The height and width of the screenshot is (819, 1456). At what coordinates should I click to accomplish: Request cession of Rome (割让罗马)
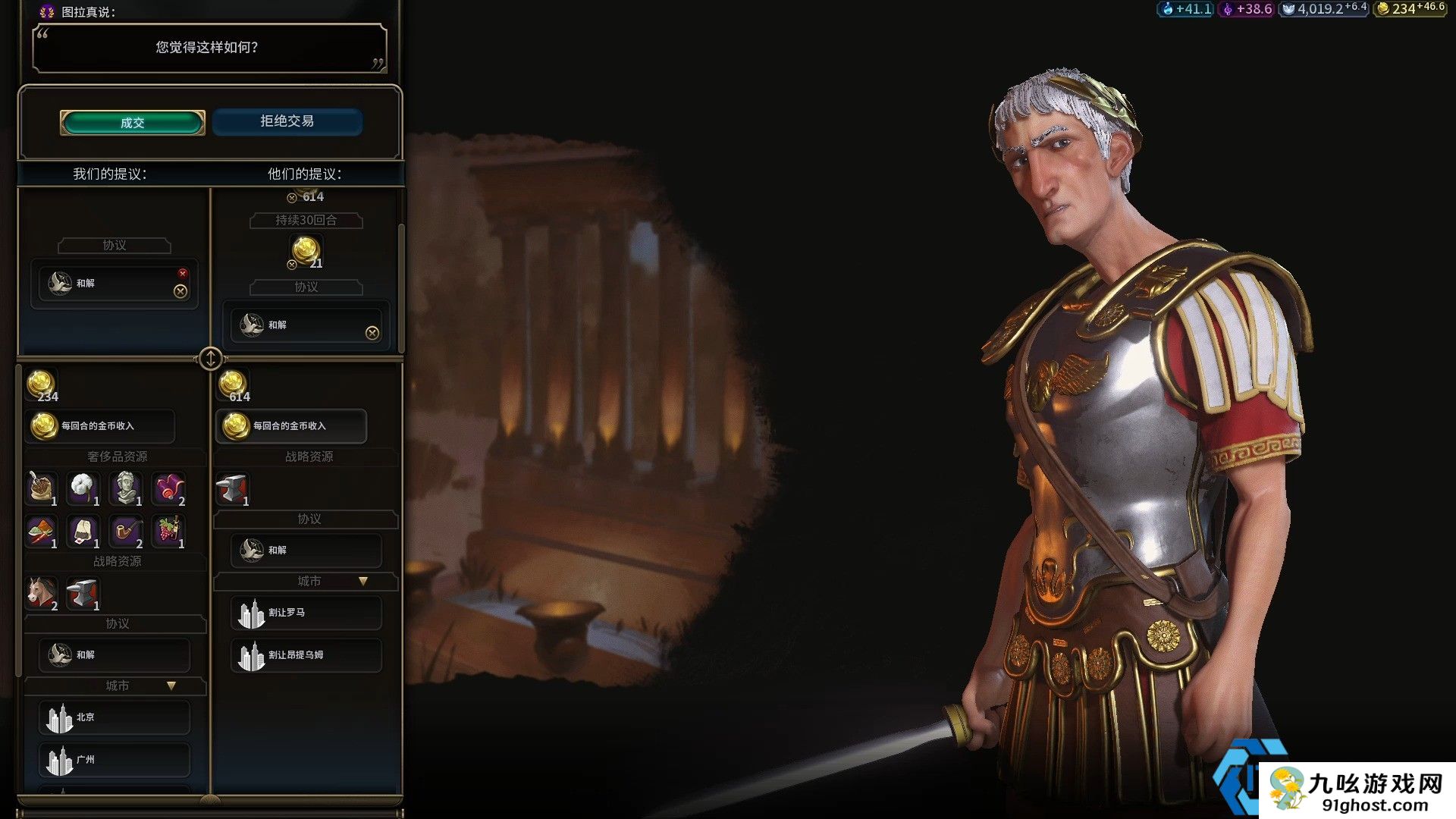(306, 613)
